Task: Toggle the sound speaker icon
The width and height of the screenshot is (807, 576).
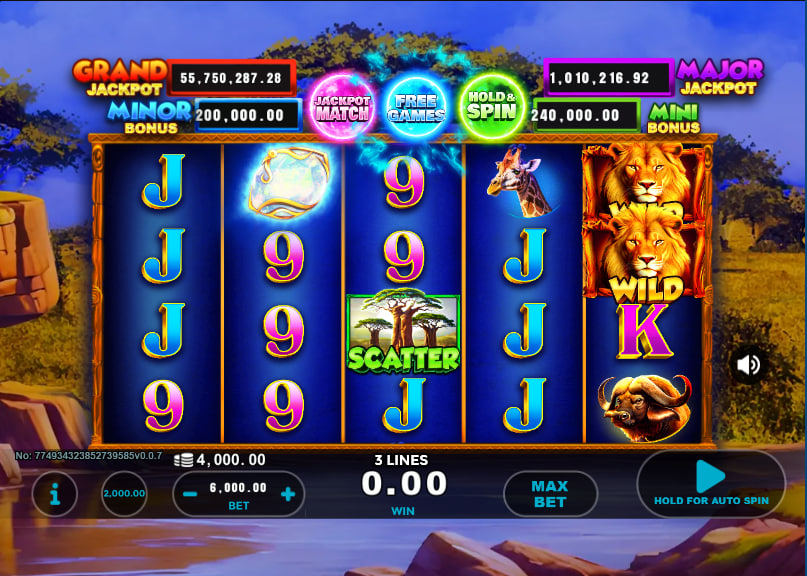Action: click(748, 365)
